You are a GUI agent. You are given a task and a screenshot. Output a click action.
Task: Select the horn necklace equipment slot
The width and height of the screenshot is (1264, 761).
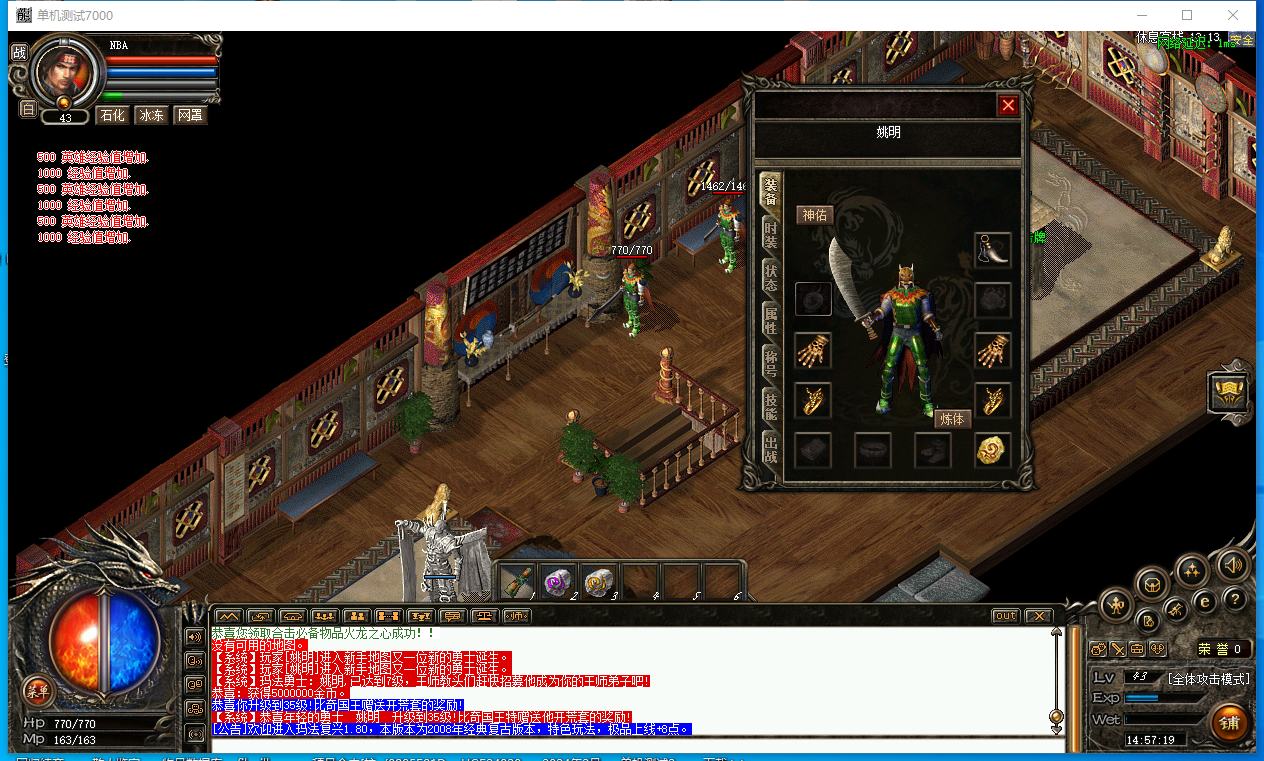point(993,250)
